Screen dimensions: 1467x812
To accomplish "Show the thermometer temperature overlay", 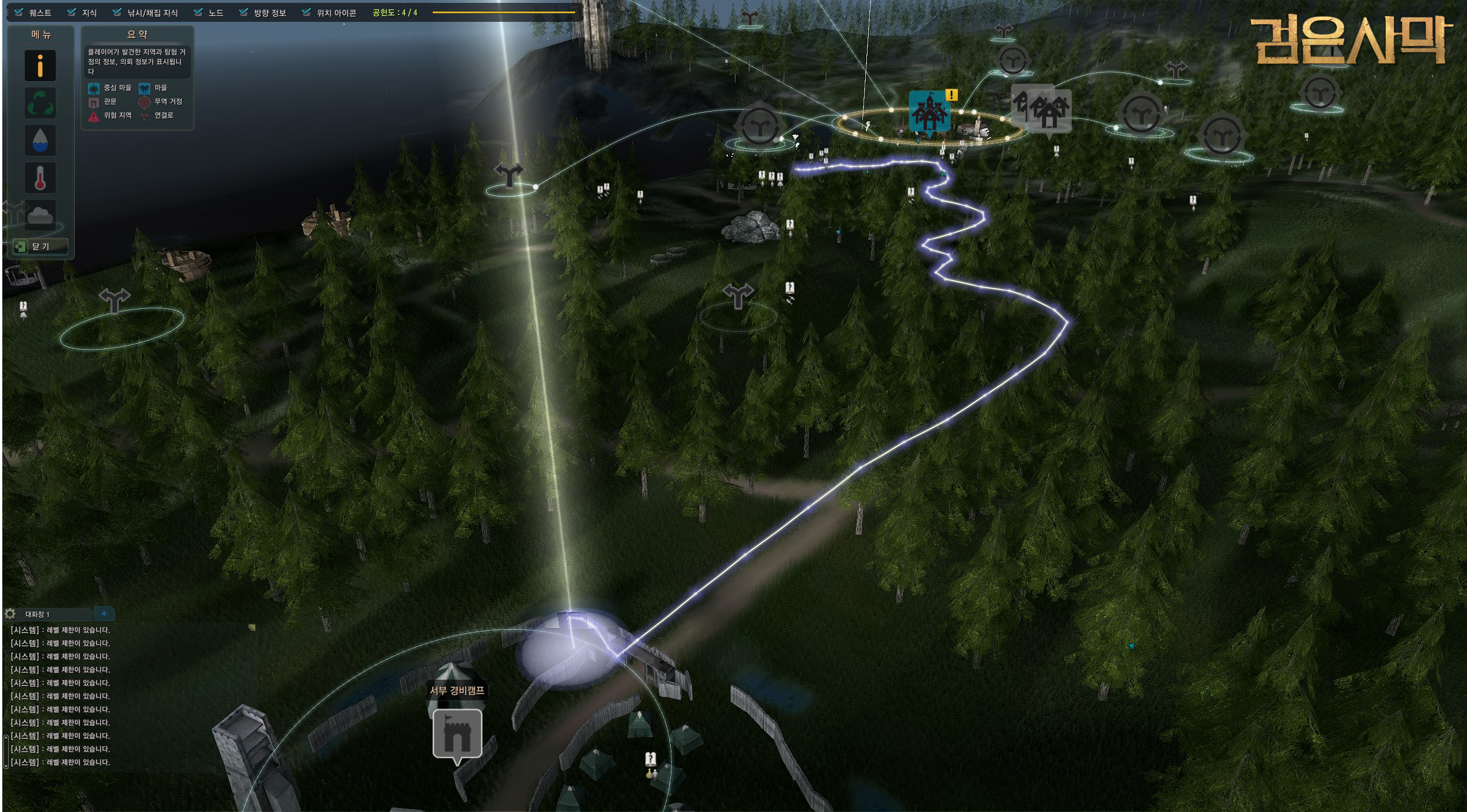I will coord(40,178).
